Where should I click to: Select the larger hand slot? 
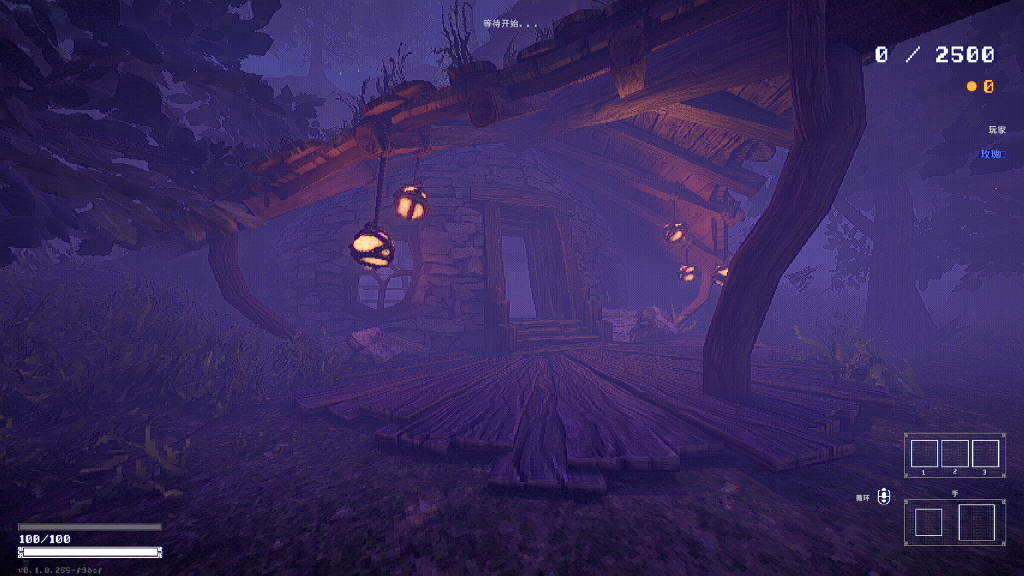976,522
